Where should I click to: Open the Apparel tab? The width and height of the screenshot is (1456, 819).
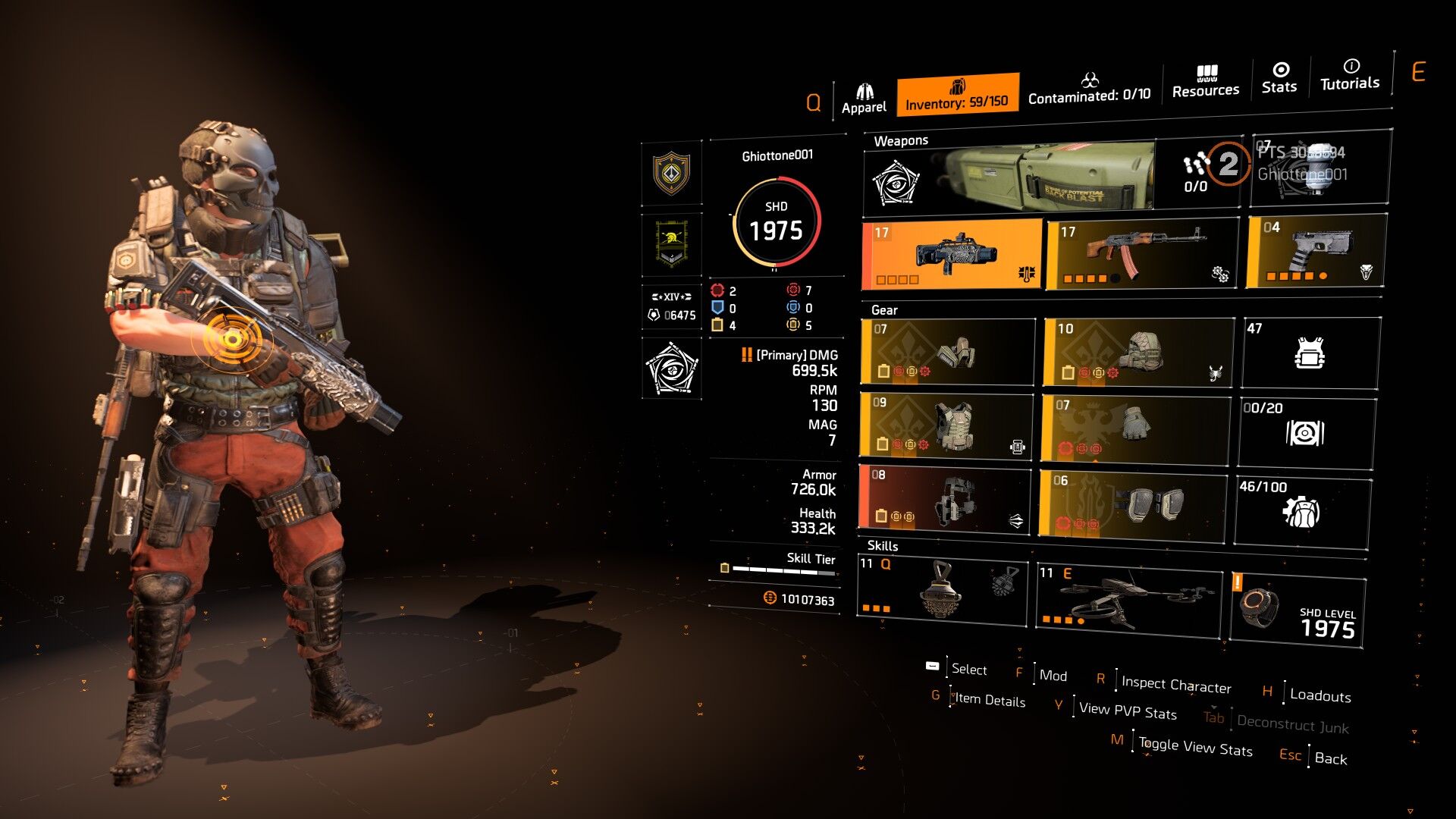pyautogui.click(x=864, y=99)
